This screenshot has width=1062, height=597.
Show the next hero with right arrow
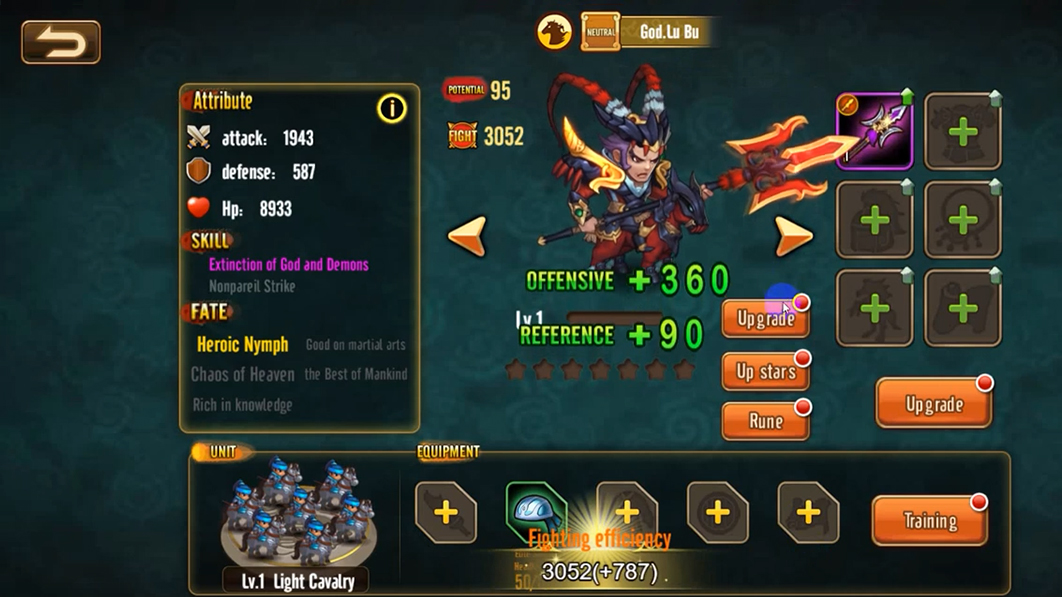793,236
